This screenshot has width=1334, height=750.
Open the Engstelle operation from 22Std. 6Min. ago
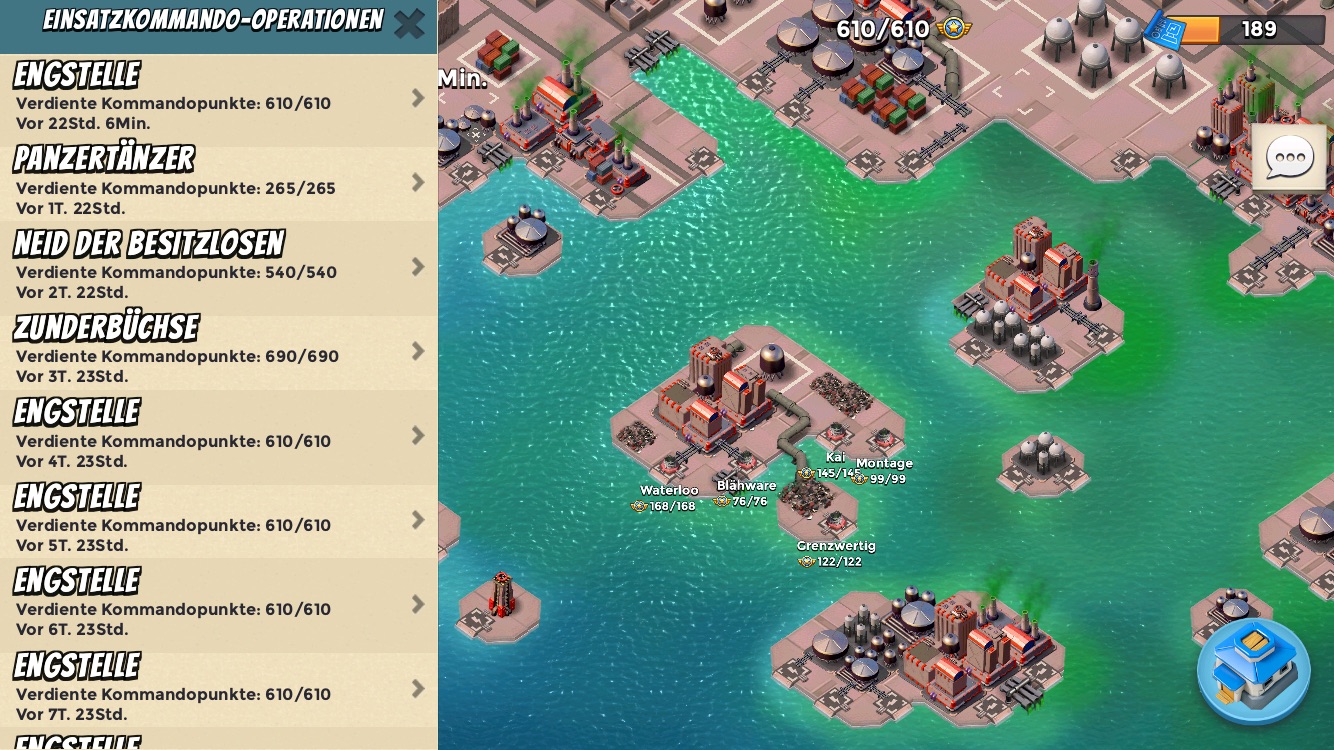218,99
